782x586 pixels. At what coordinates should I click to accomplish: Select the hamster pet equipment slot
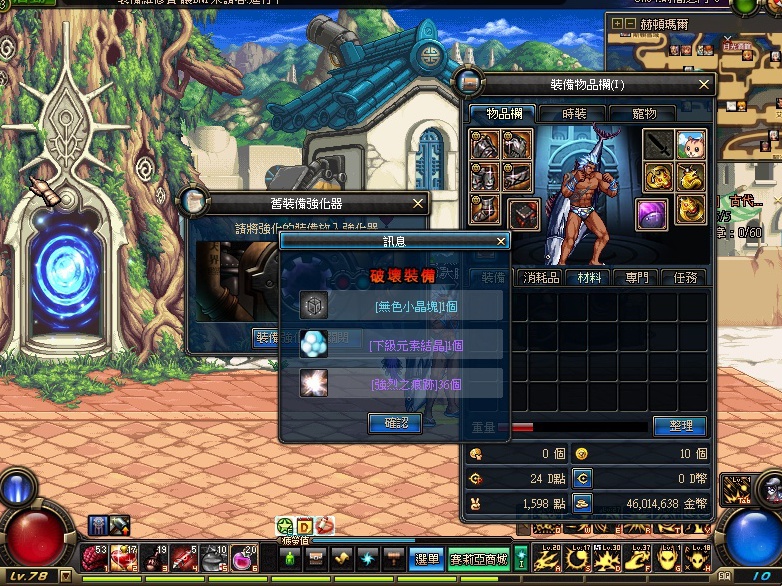[691, 145]
